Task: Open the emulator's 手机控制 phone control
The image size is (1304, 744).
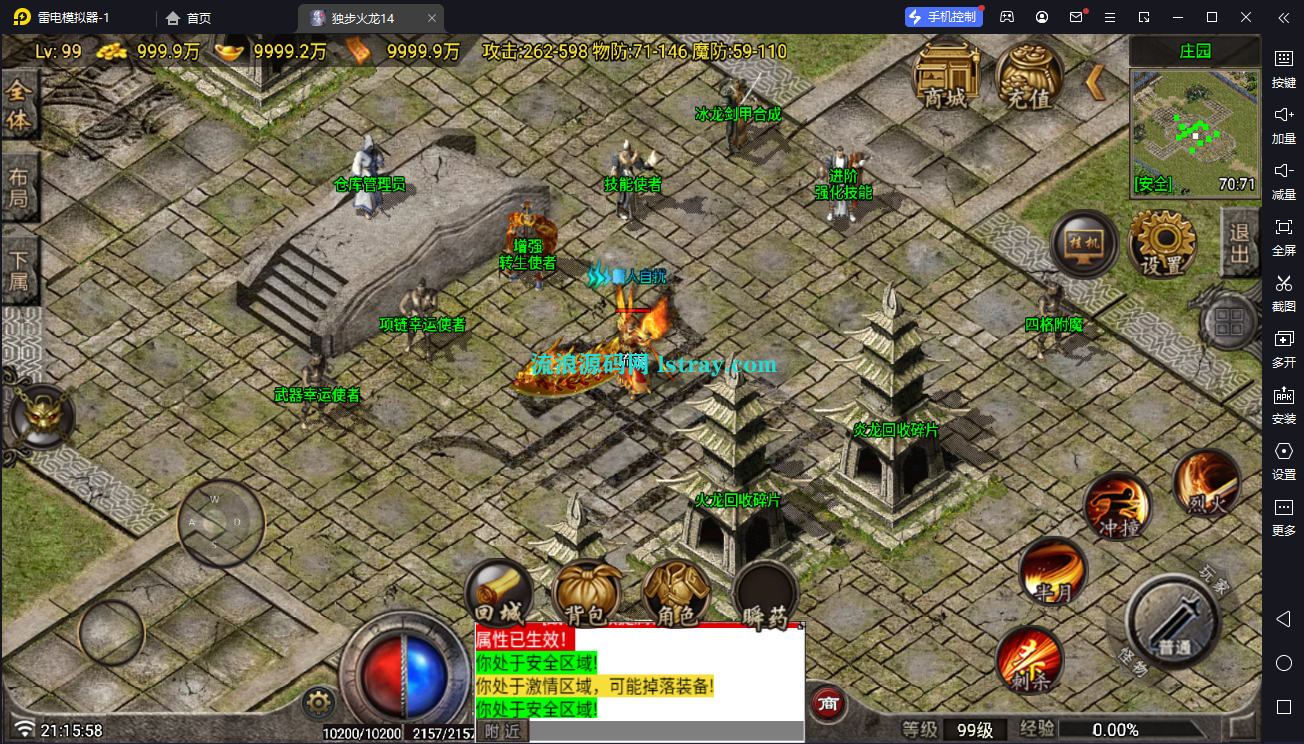Action: 942,17
